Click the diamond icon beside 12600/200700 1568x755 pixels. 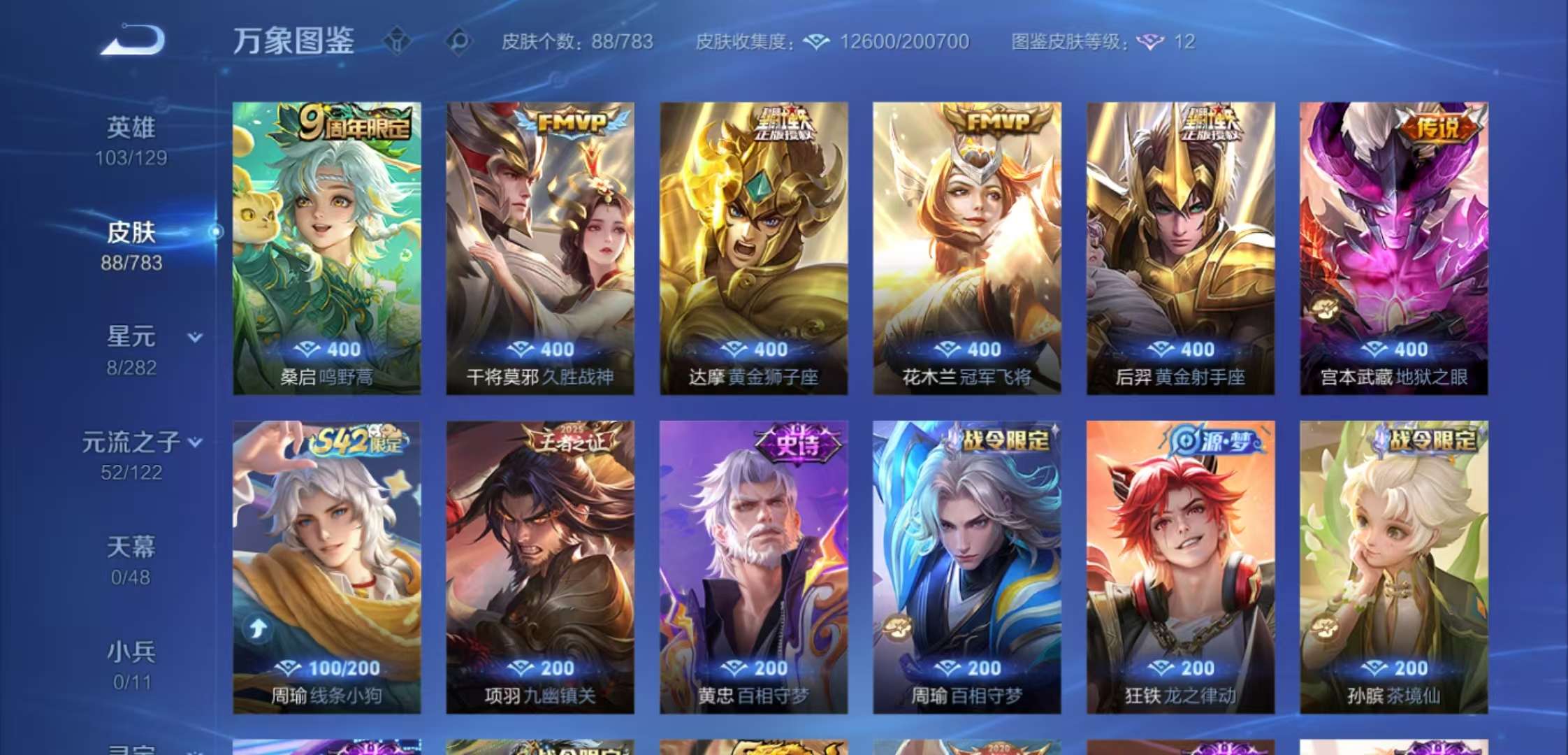click(x=815, y=42)
